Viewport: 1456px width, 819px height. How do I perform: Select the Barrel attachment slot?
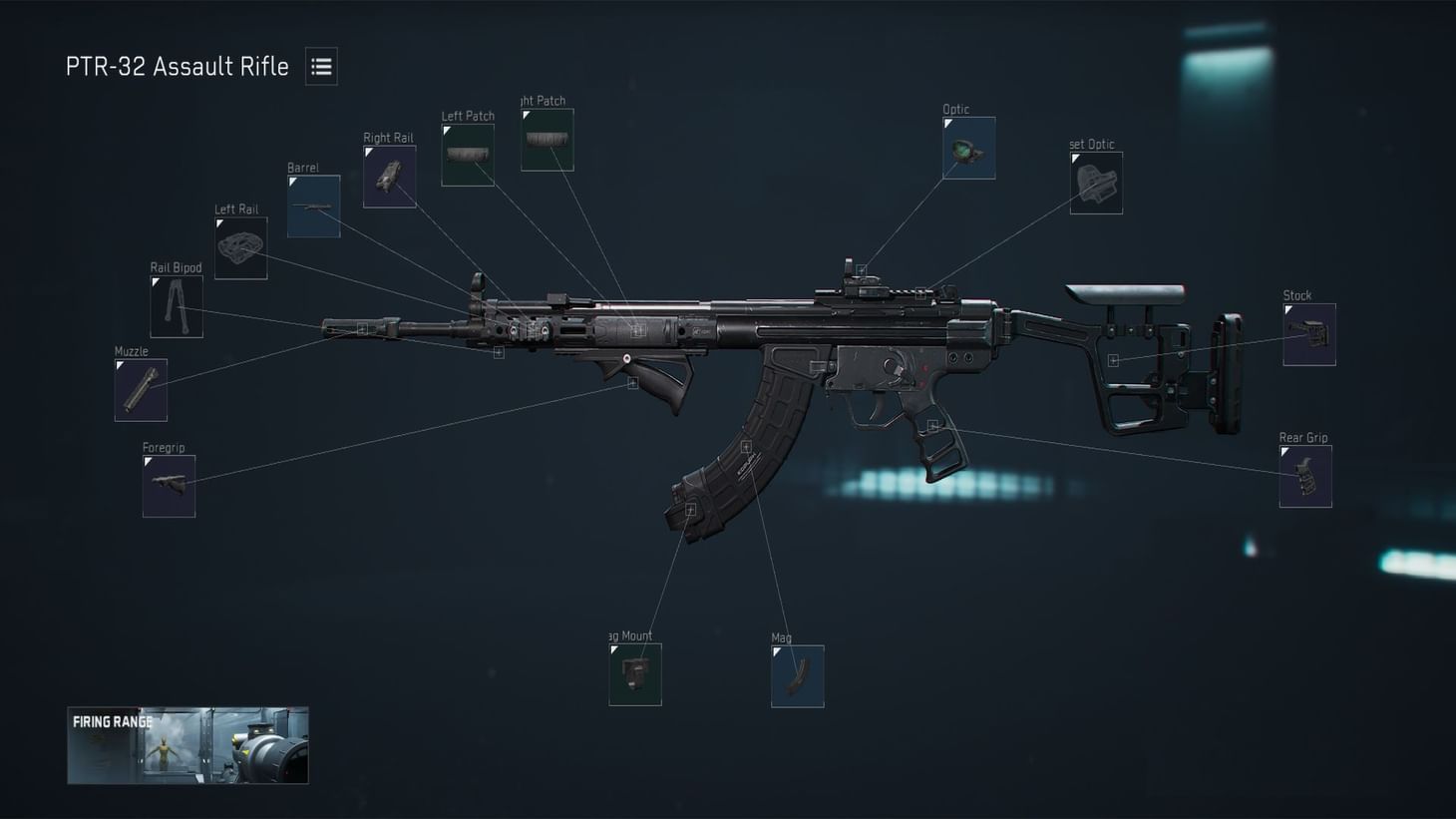[312, 206]
